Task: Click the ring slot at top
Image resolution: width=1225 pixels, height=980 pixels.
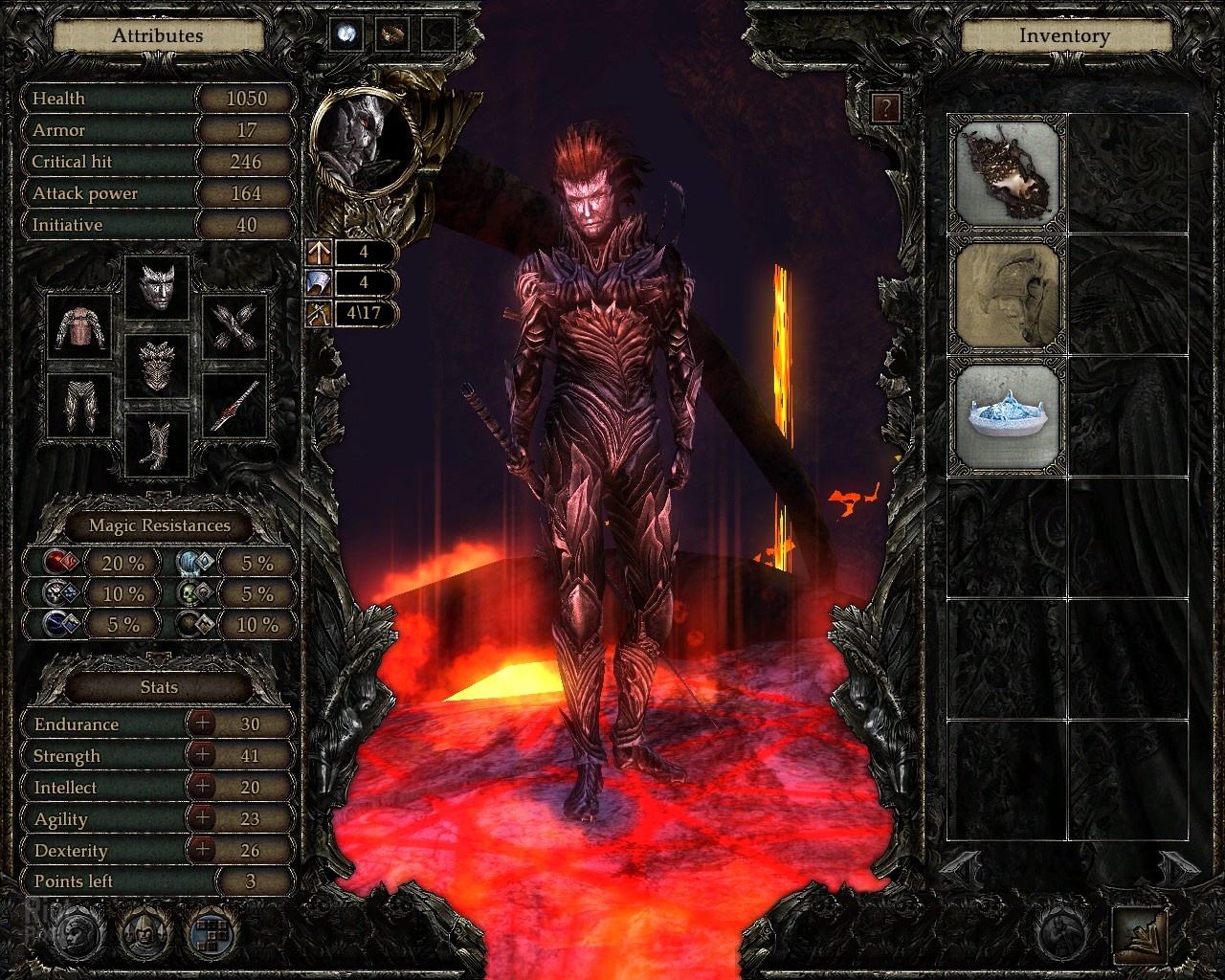Action: point(392,35)
